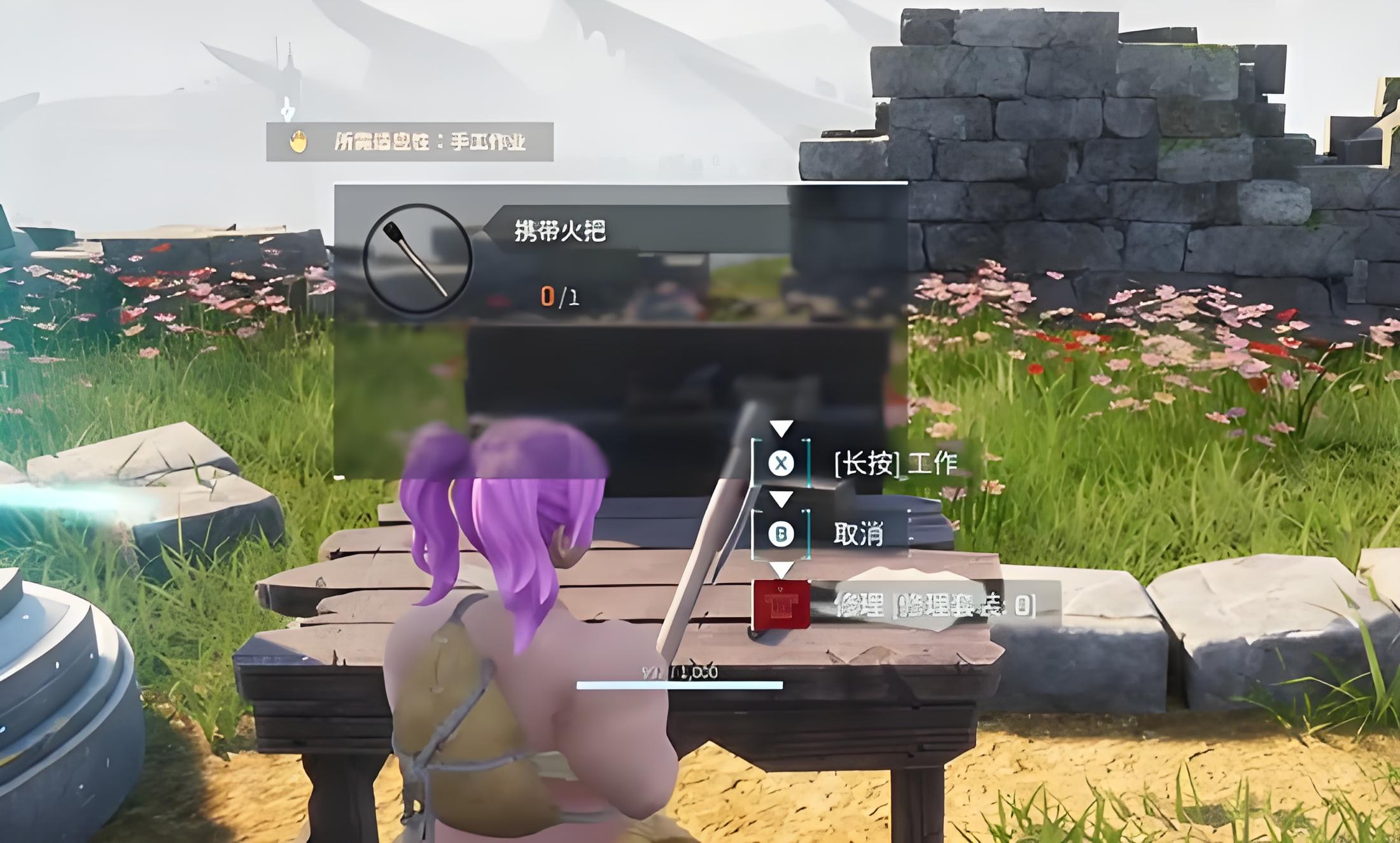The height and width of the screenshot is (843, 1400).
Task: Select the hand-held torch recipe icon
Action: click(417, 259)
